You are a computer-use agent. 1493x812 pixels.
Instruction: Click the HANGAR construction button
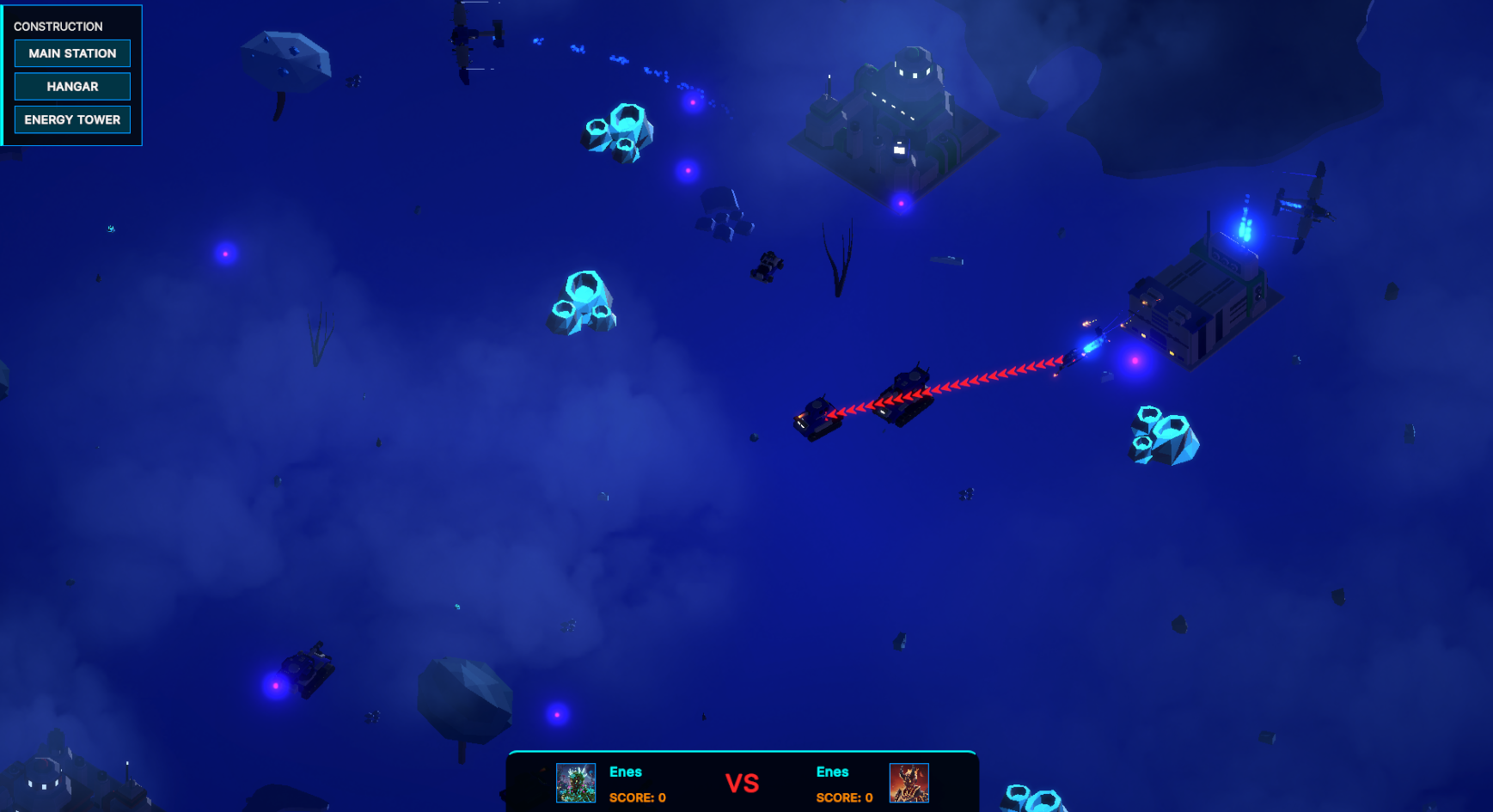[72, 86]
